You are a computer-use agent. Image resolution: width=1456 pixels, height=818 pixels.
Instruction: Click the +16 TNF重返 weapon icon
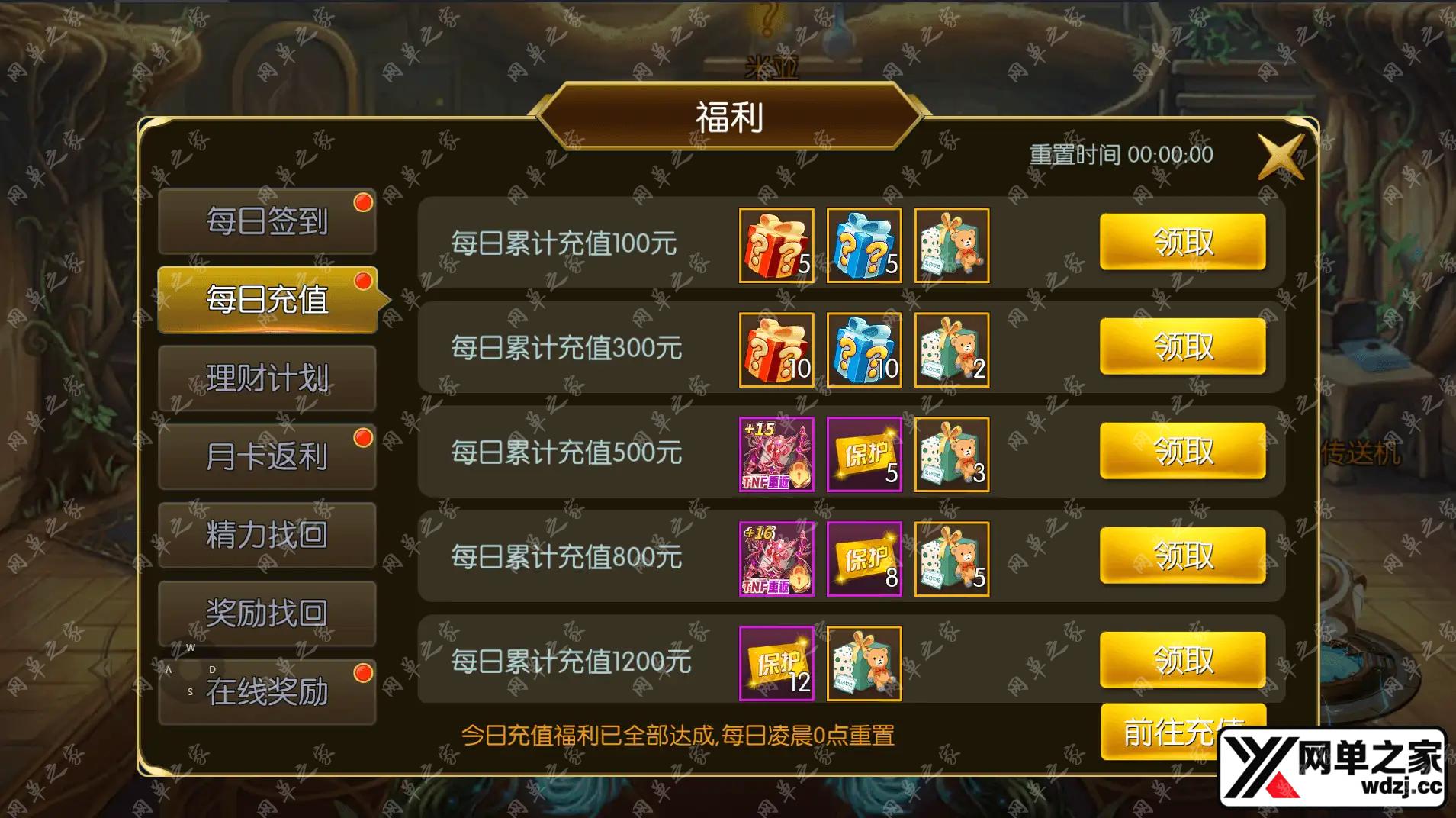click(x=776, y=560)
